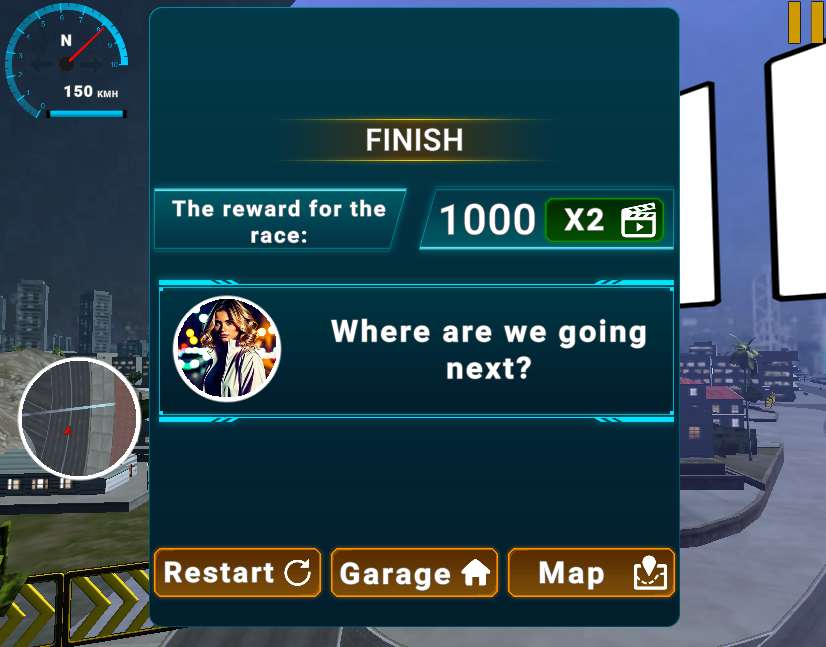This screenshot has height=647, width=826.
Task: Open the Map screen
Action: [591, 573]
